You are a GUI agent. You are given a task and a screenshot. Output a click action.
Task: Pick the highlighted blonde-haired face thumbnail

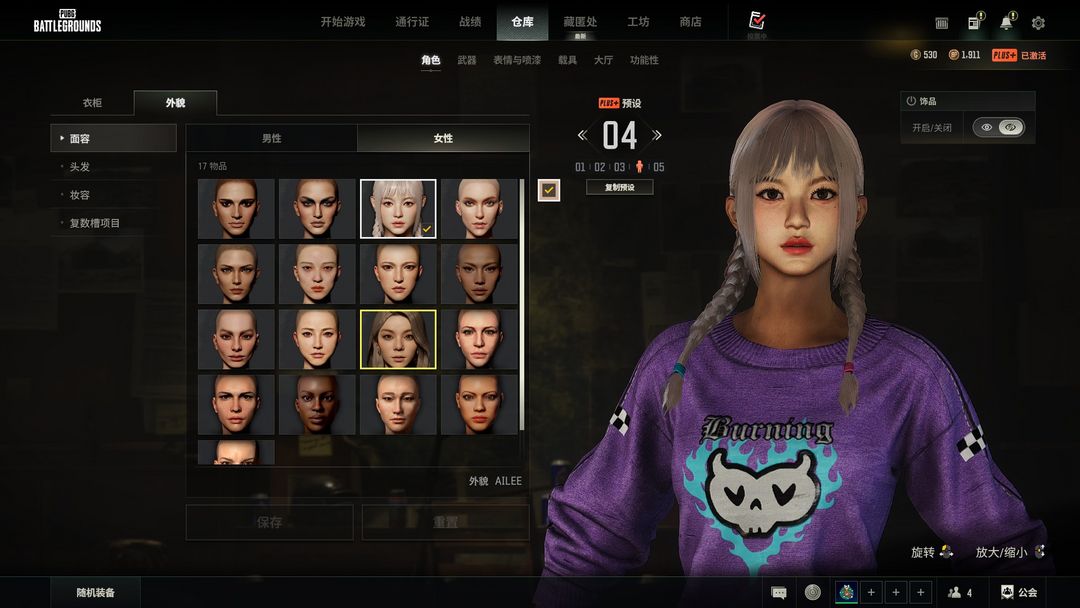point(398,339)
